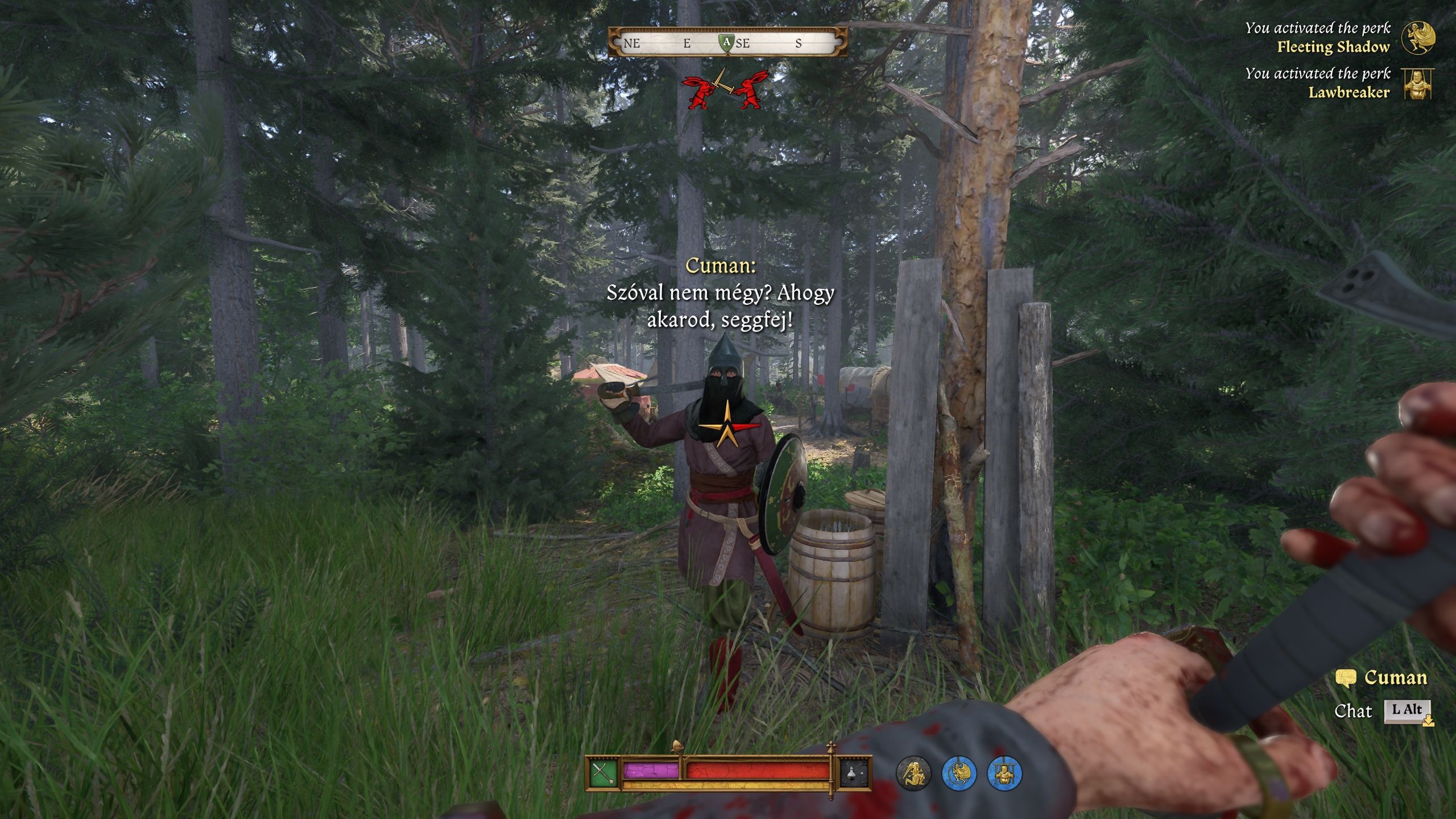Click the right red rabbit enemy marker

[x=750, y=91]
